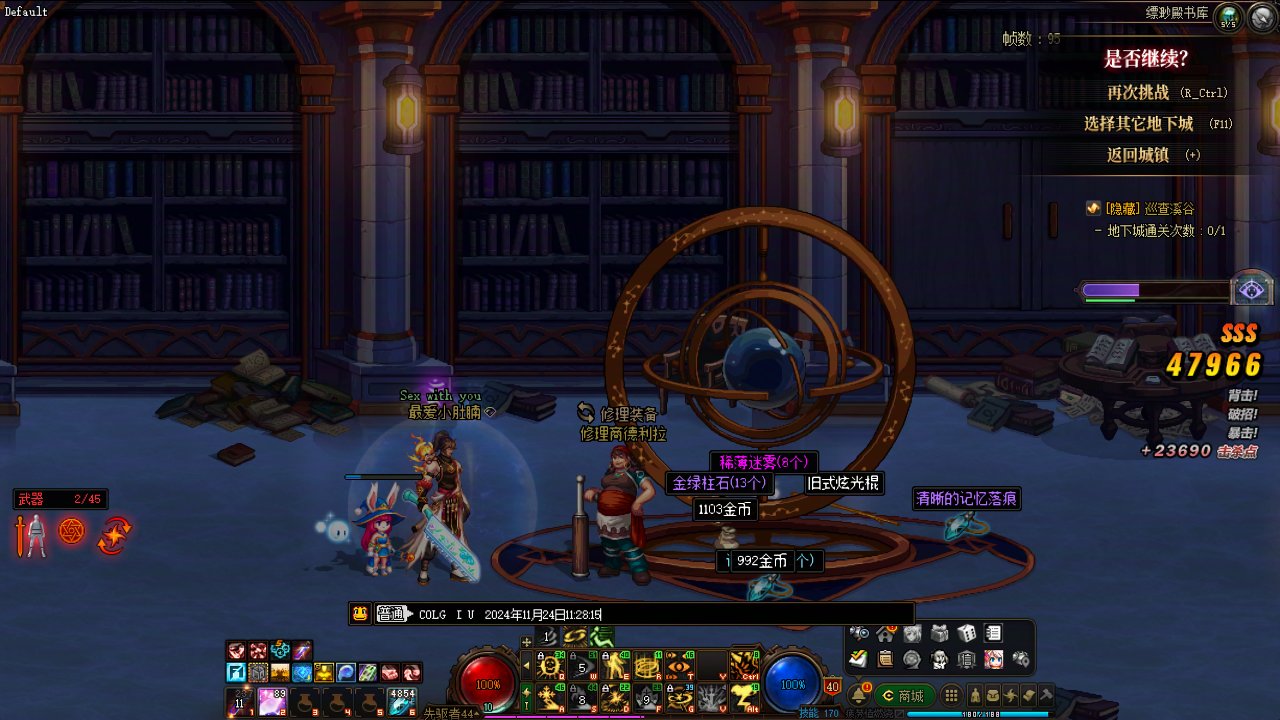Activate the yellow eye skill icon

[x=679, y=665]
